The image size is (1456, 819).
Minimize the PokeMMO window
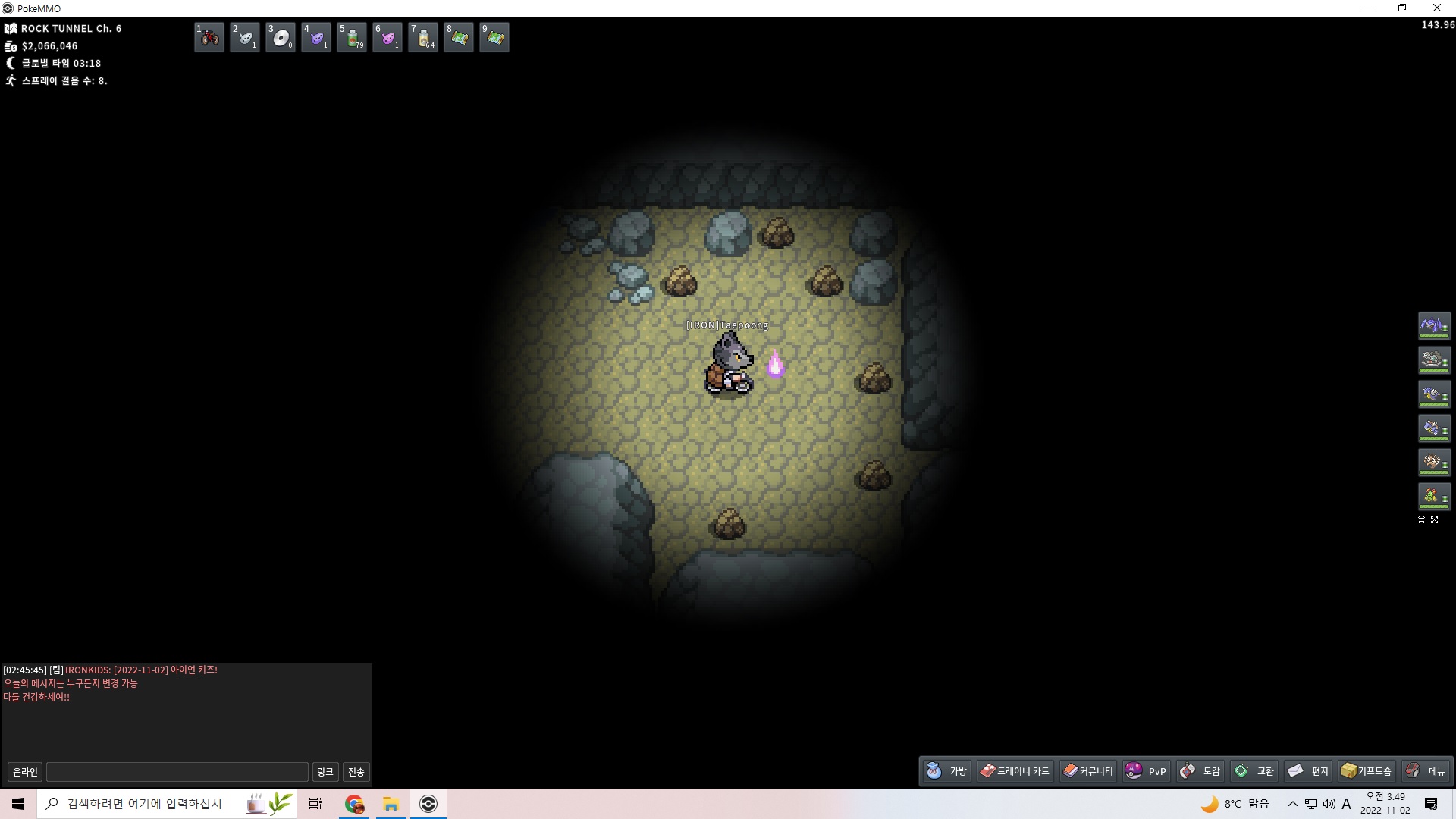tap(1368, 8)
